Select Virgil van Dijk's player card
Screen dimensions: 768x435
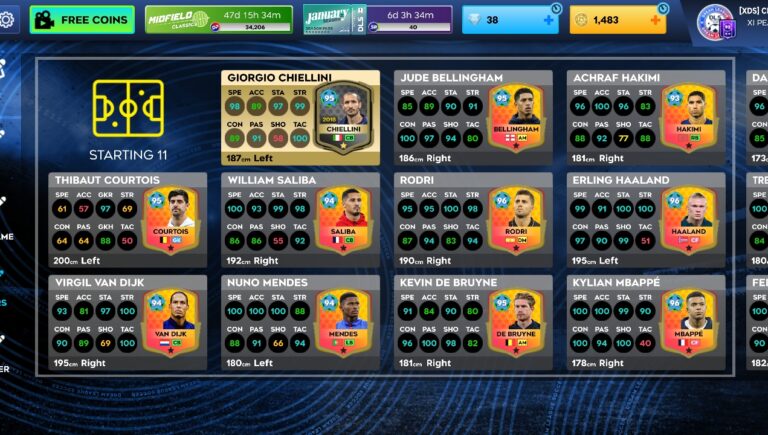coord(128,323)
